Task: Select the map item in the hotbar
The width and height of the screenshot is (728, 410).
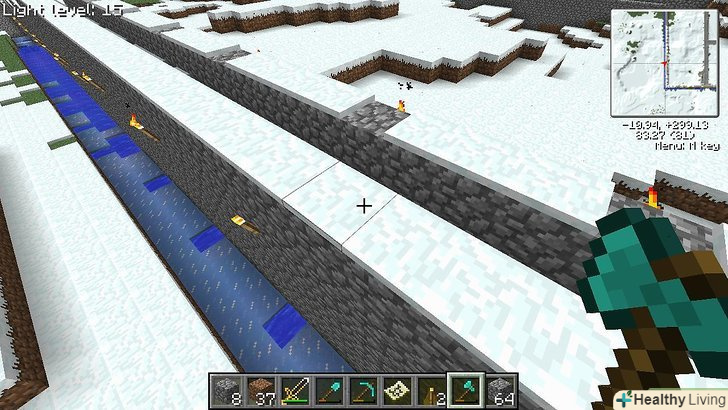Action: point(398,390)
